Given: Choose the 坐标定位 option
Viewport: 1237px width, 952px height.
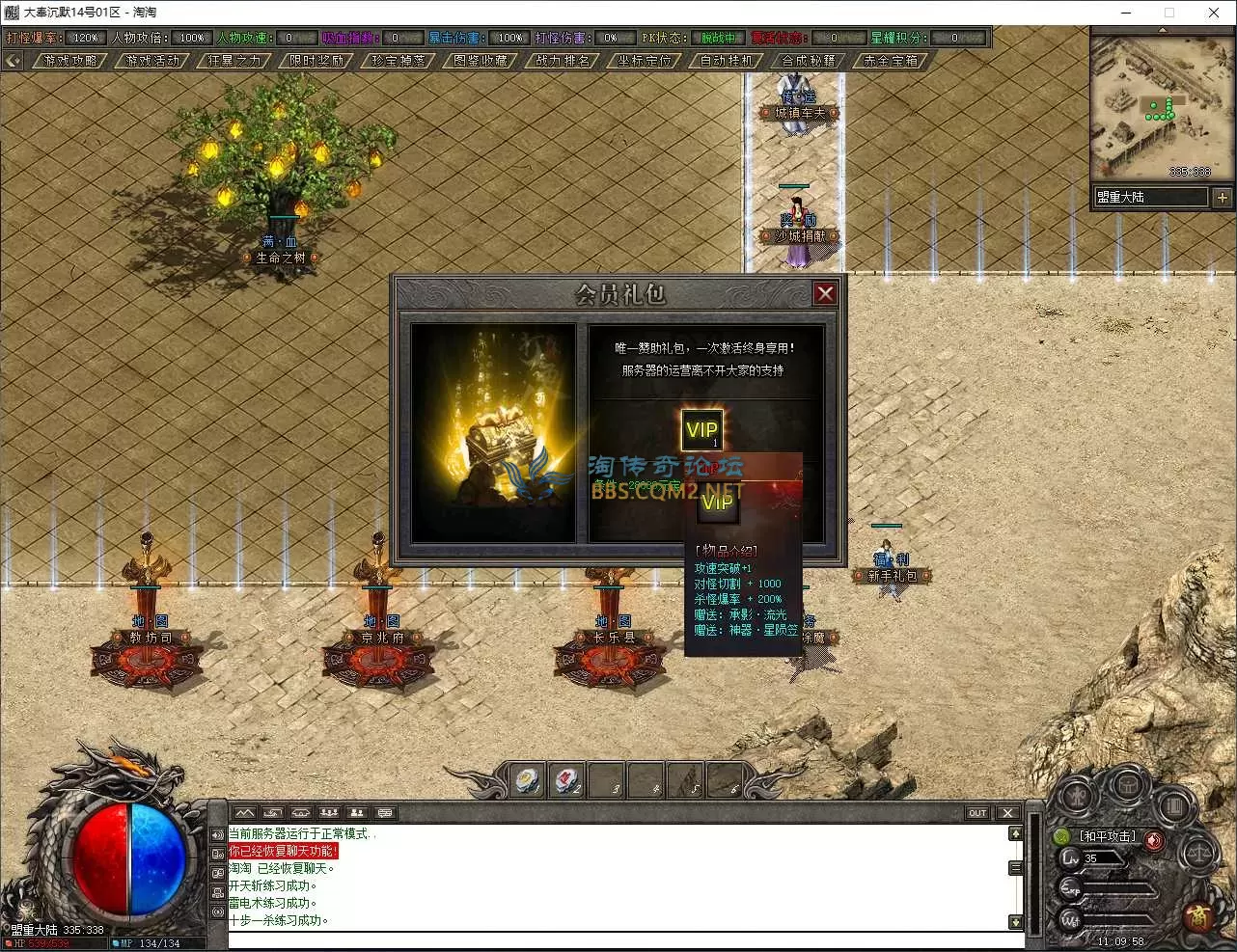Looking at the screenshot, I should click(646, 61).
